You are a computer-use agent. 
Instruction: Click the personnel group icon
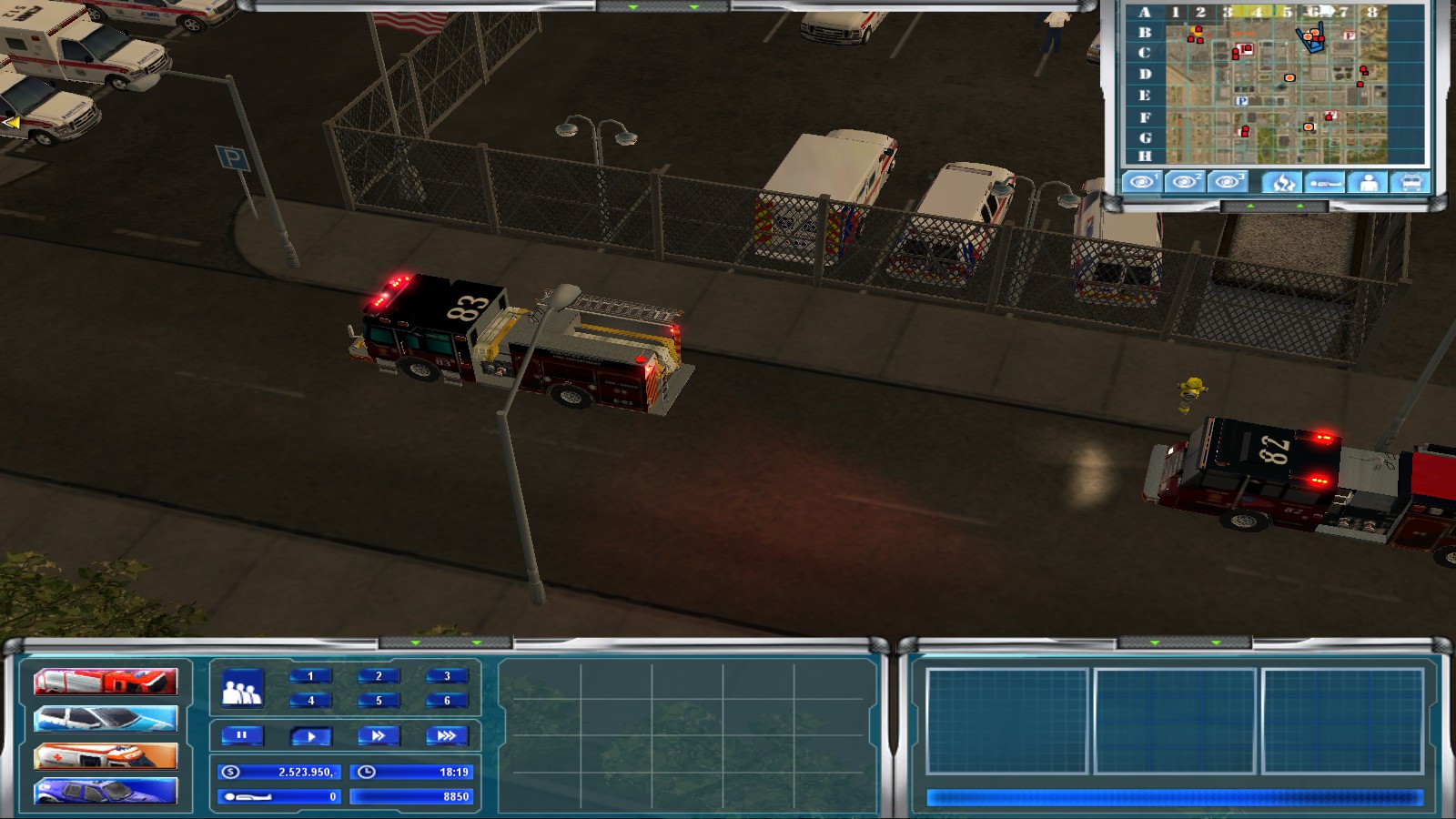click(242, 689)
